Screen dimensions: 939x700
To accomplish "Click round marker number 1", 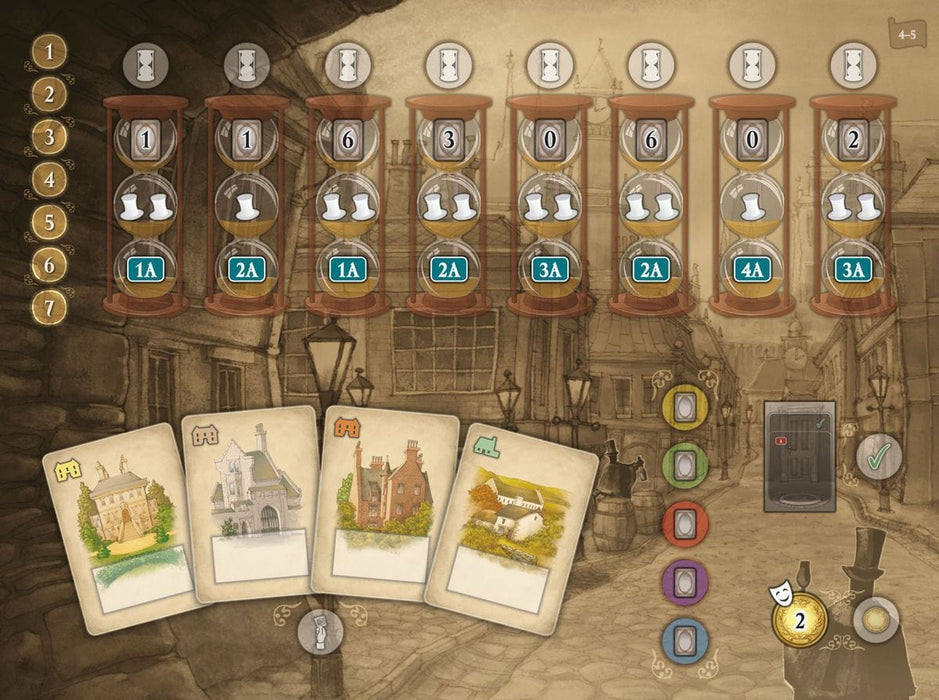I will point(49,50).
